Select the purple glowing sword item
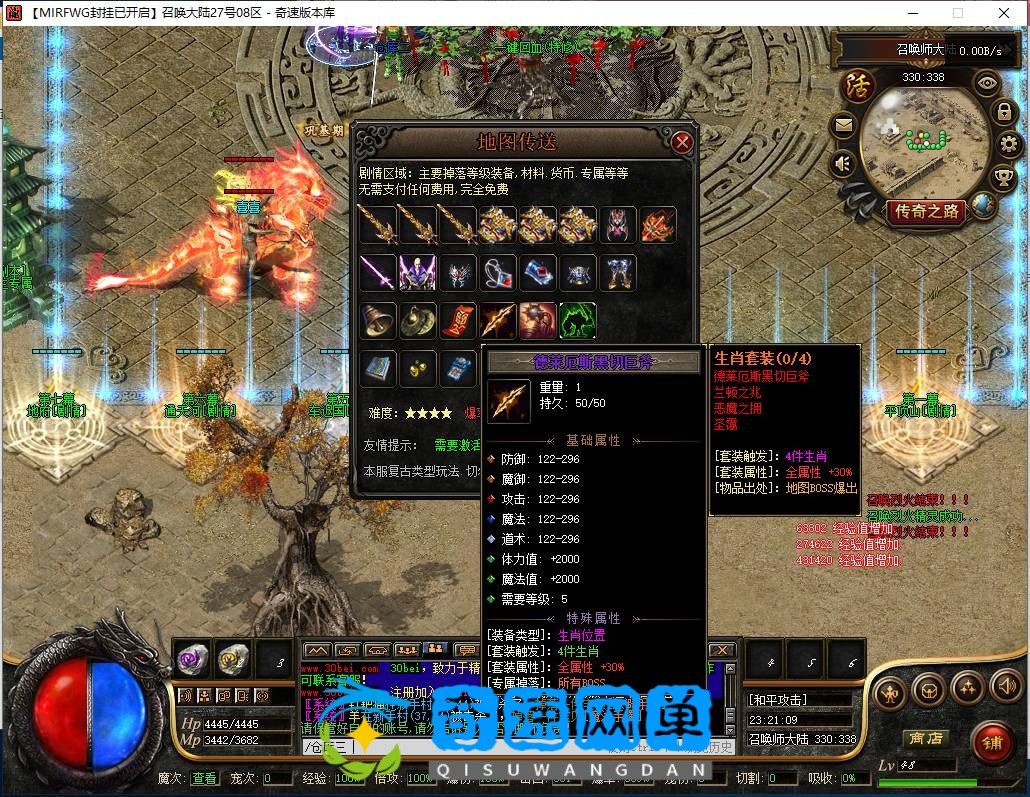Viewport: 1030px width, 797px height. coord(377,272)
